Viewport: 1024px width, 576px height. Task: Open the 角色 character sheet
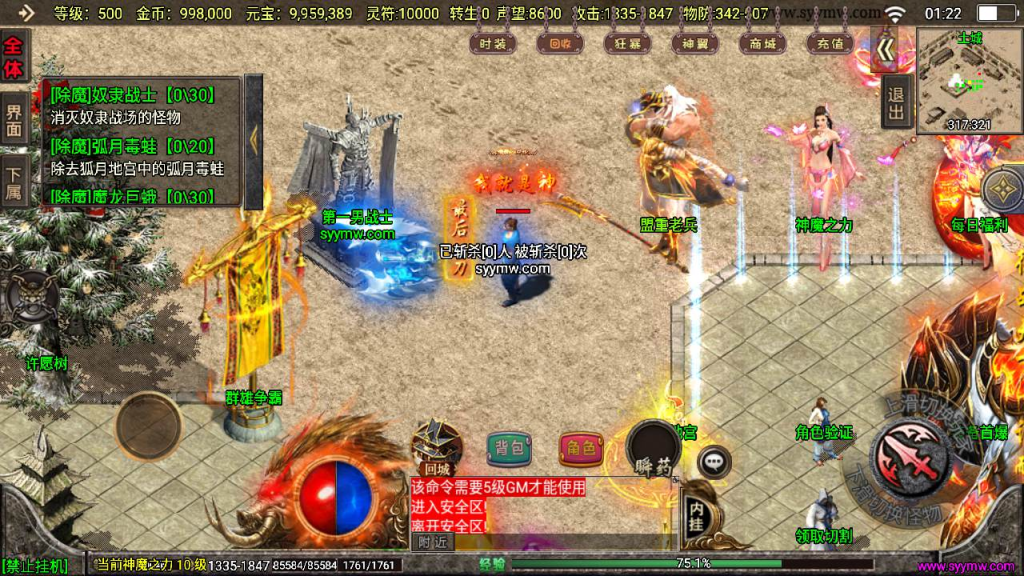580,448
